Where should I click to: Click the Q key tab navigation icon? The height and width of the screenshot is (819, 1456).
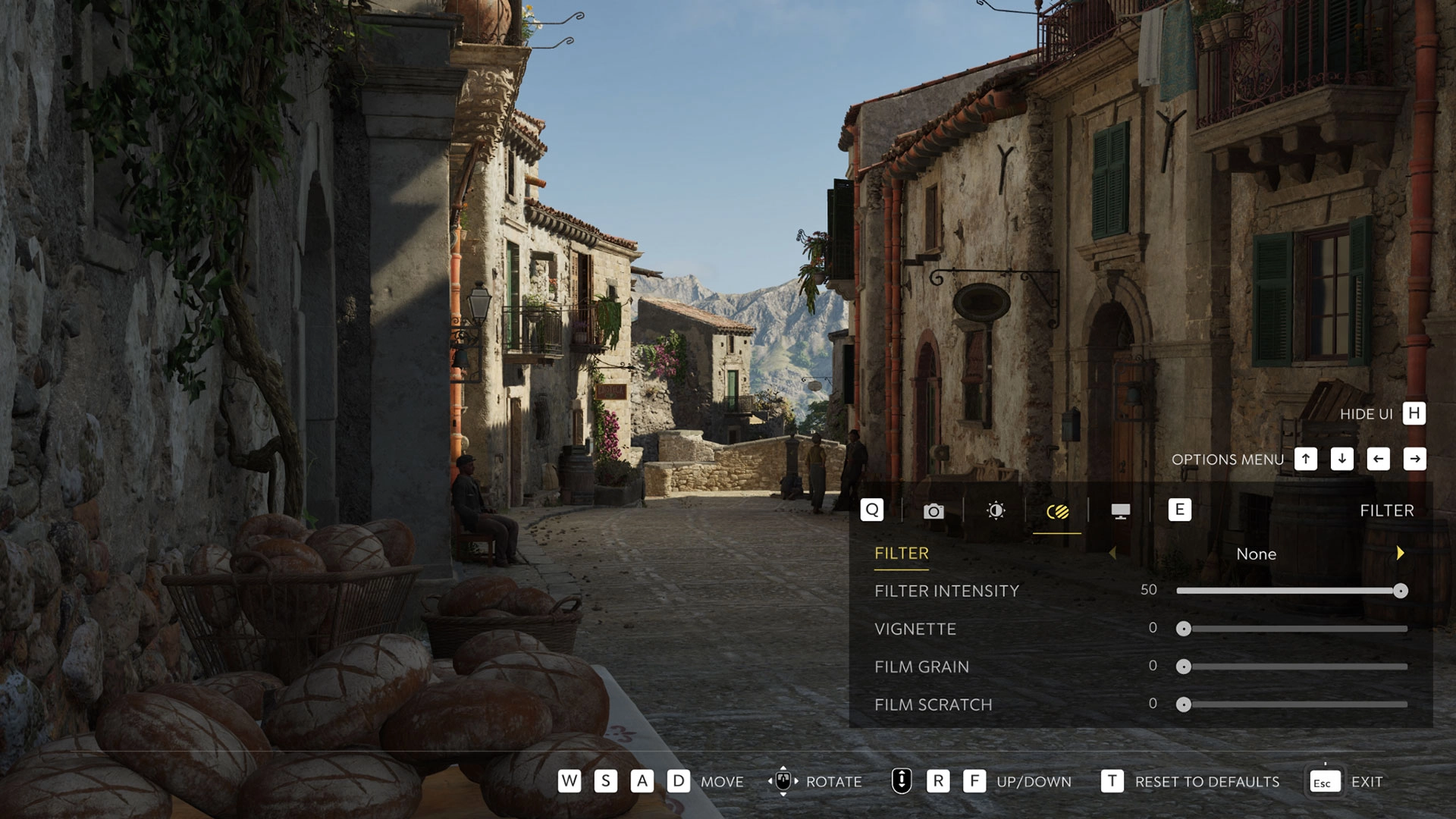click(871, 510)
